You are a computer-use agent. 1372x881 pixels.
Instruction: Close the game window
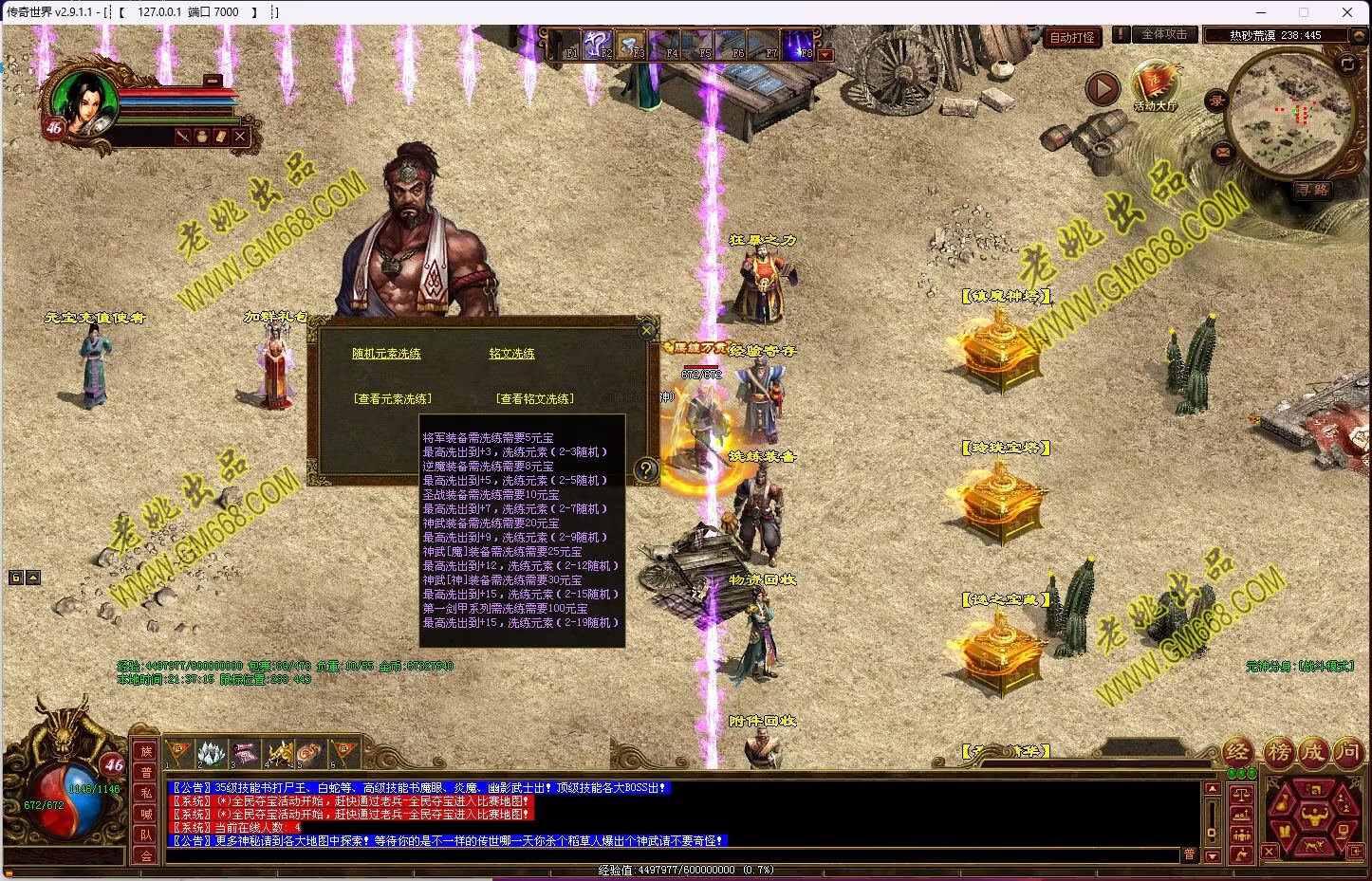1347,12
